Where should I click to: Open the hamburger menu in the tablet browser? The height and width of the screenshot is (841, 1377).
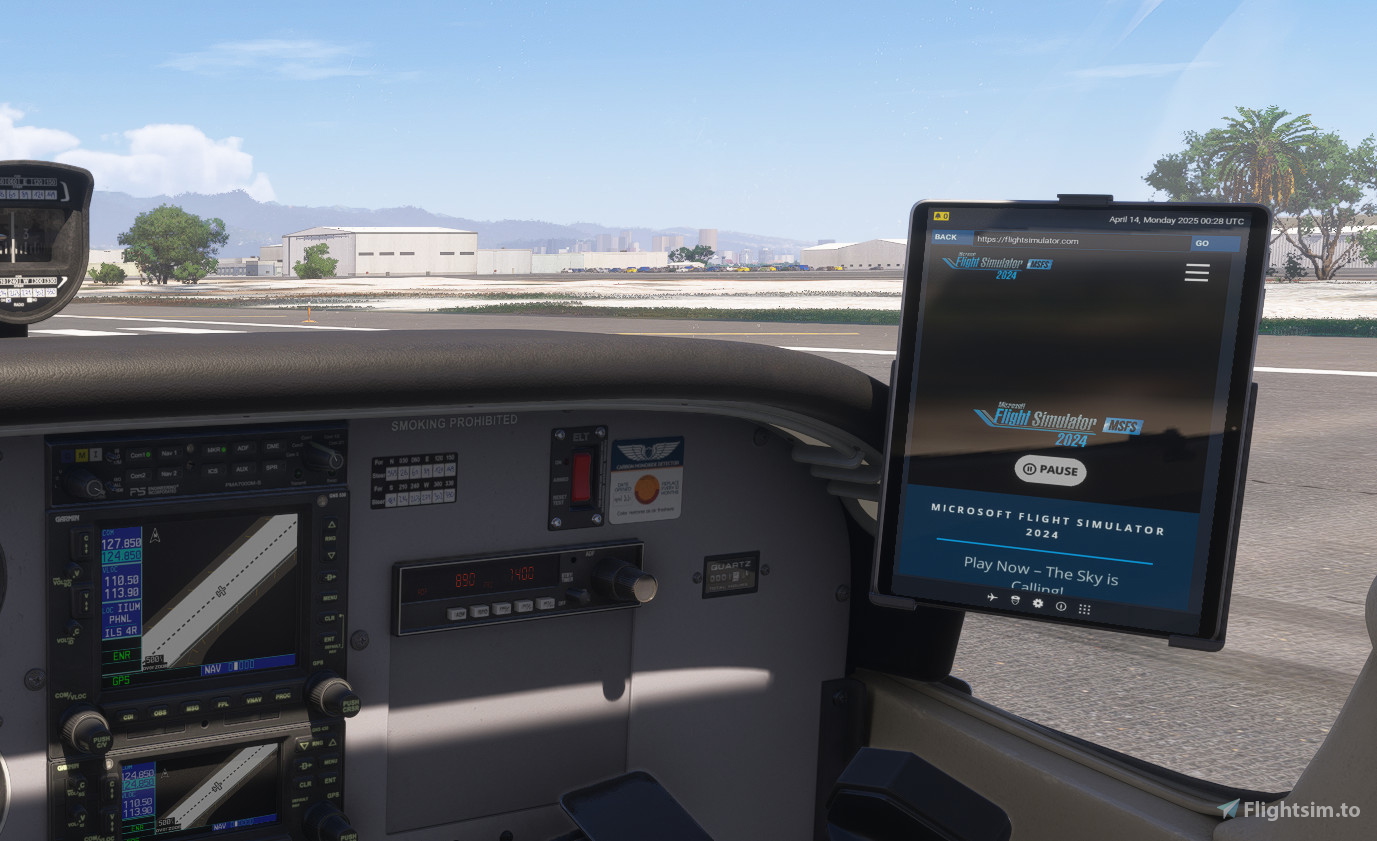click(1196, 272)
